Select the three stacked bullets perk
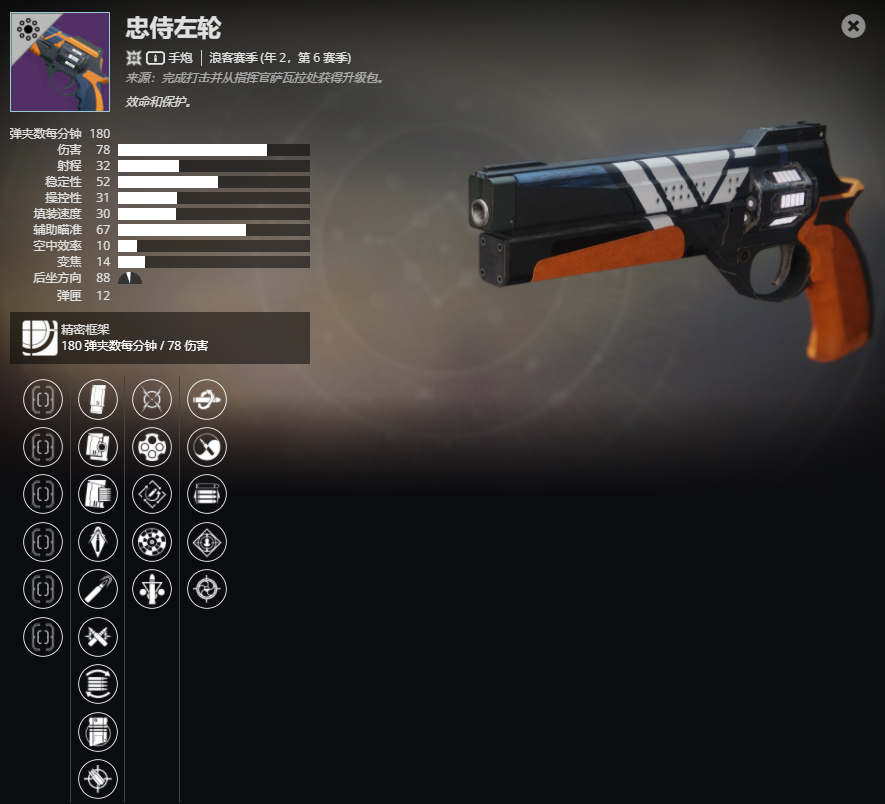The image size is (885, 804). 207,494
